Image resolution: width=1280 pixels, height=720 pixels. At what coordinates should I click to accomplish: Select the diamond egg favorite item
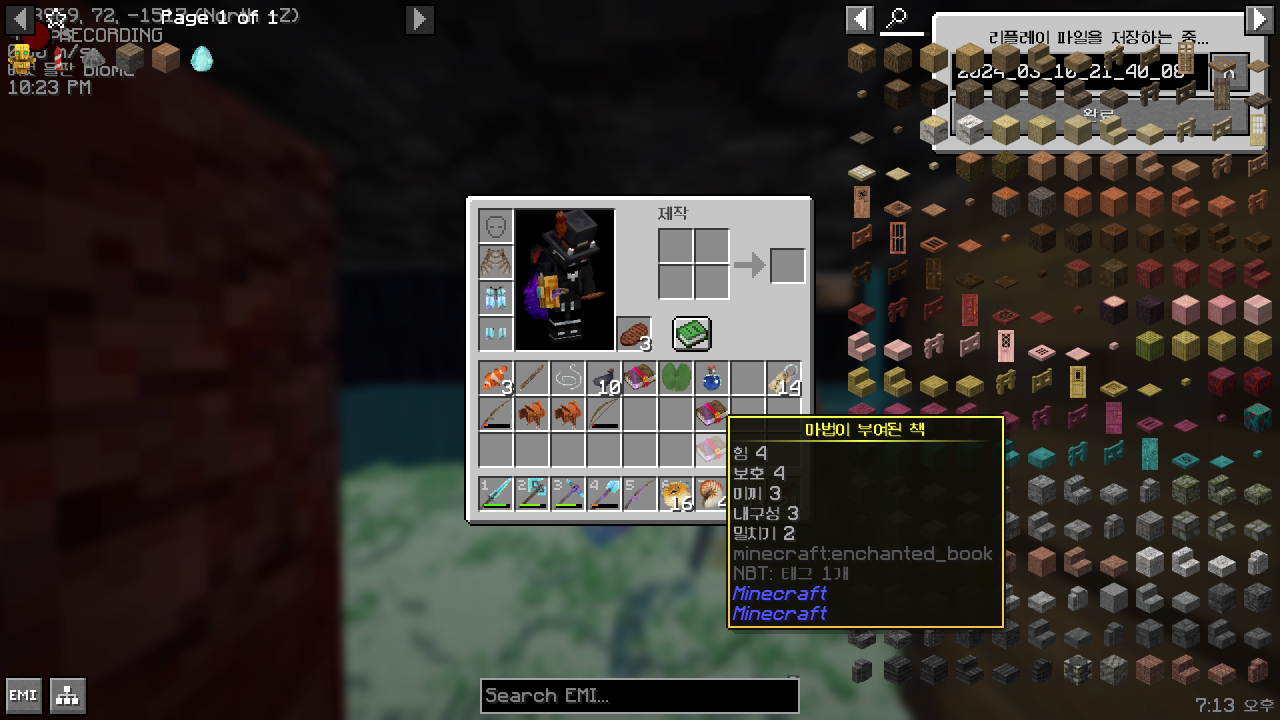click(202, 58)
